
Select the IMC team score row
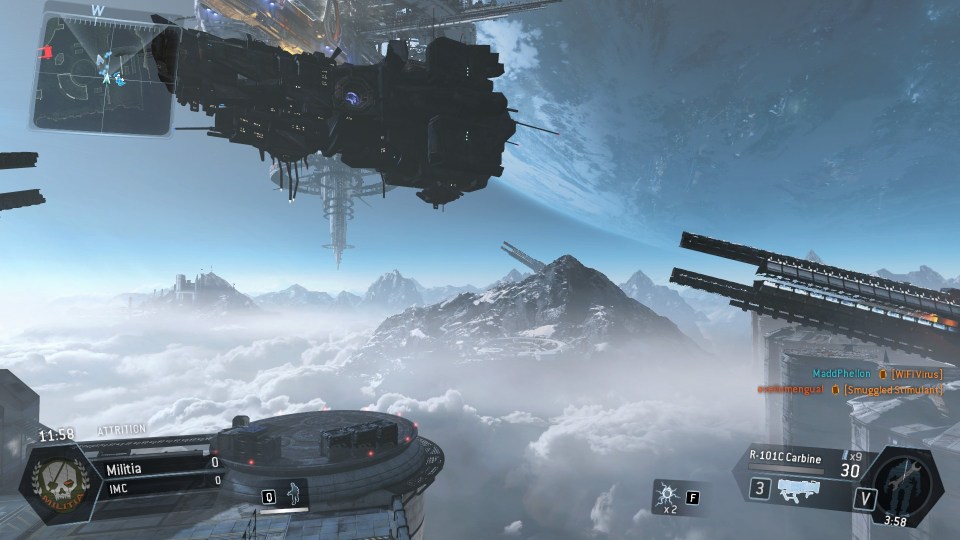point(161,480)
